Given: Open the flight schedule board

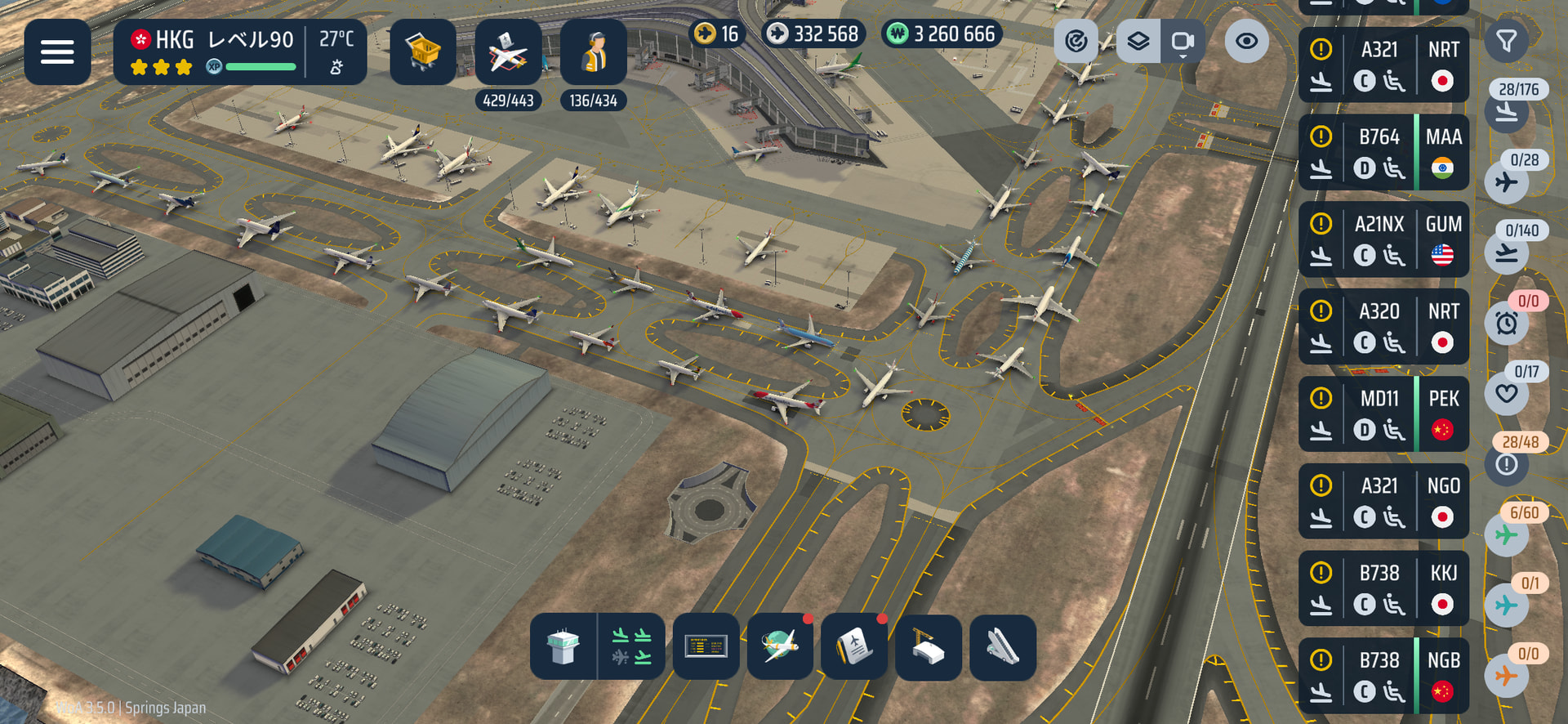Looking at the screenshot, I should [706, 647].
